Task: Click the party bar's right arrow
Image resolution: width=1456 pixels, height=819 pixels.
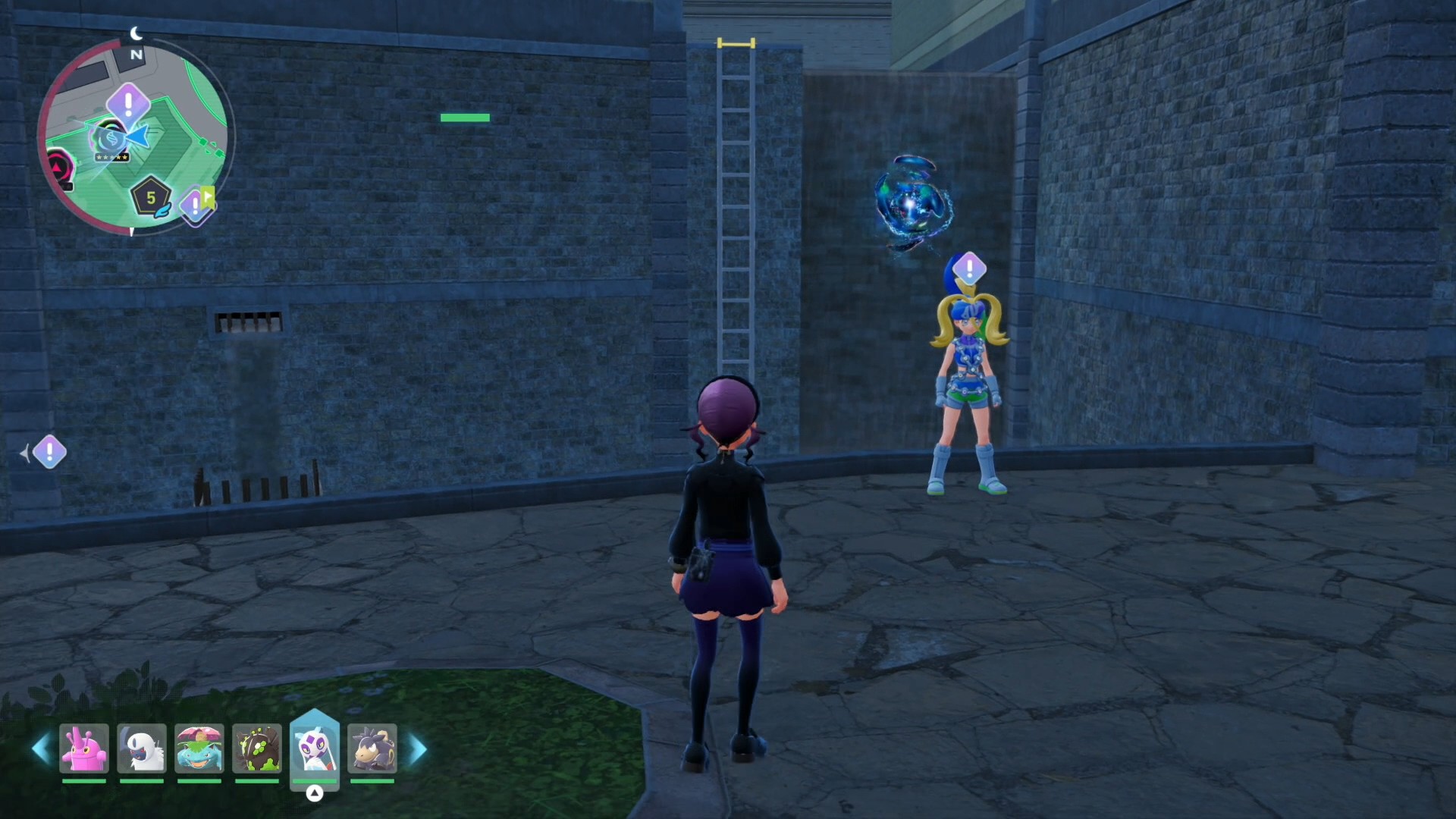Action: click(x=418, y=749)
